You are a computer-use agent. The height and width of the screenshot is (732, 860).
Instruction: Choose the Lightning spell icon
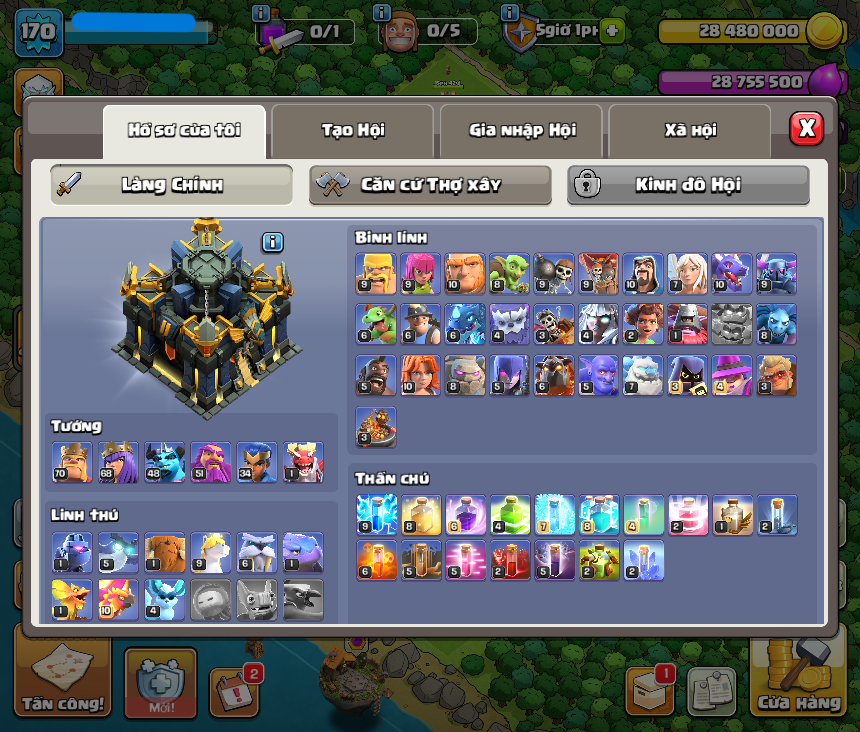click(x=376, y=514)
